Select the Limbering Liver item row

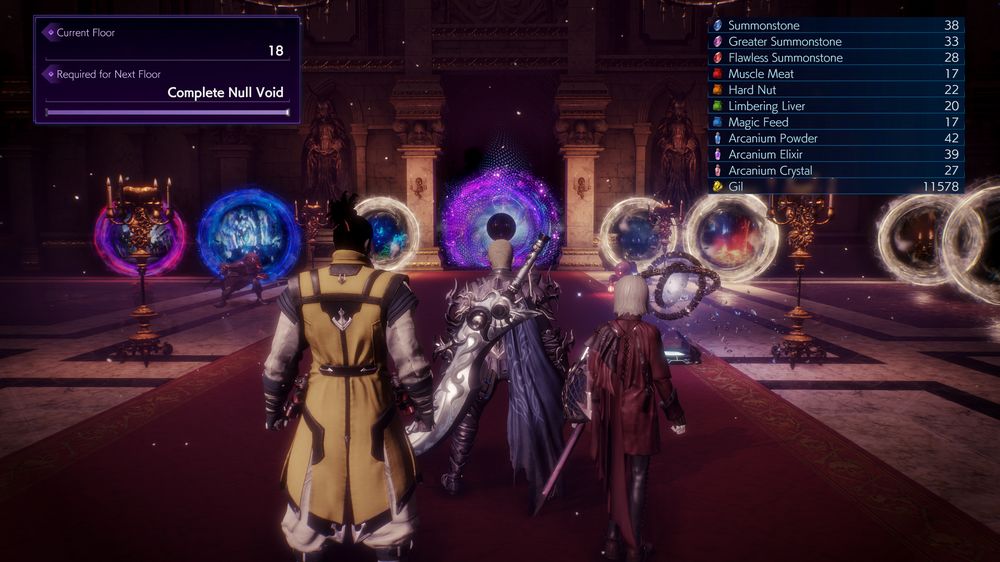835,106
